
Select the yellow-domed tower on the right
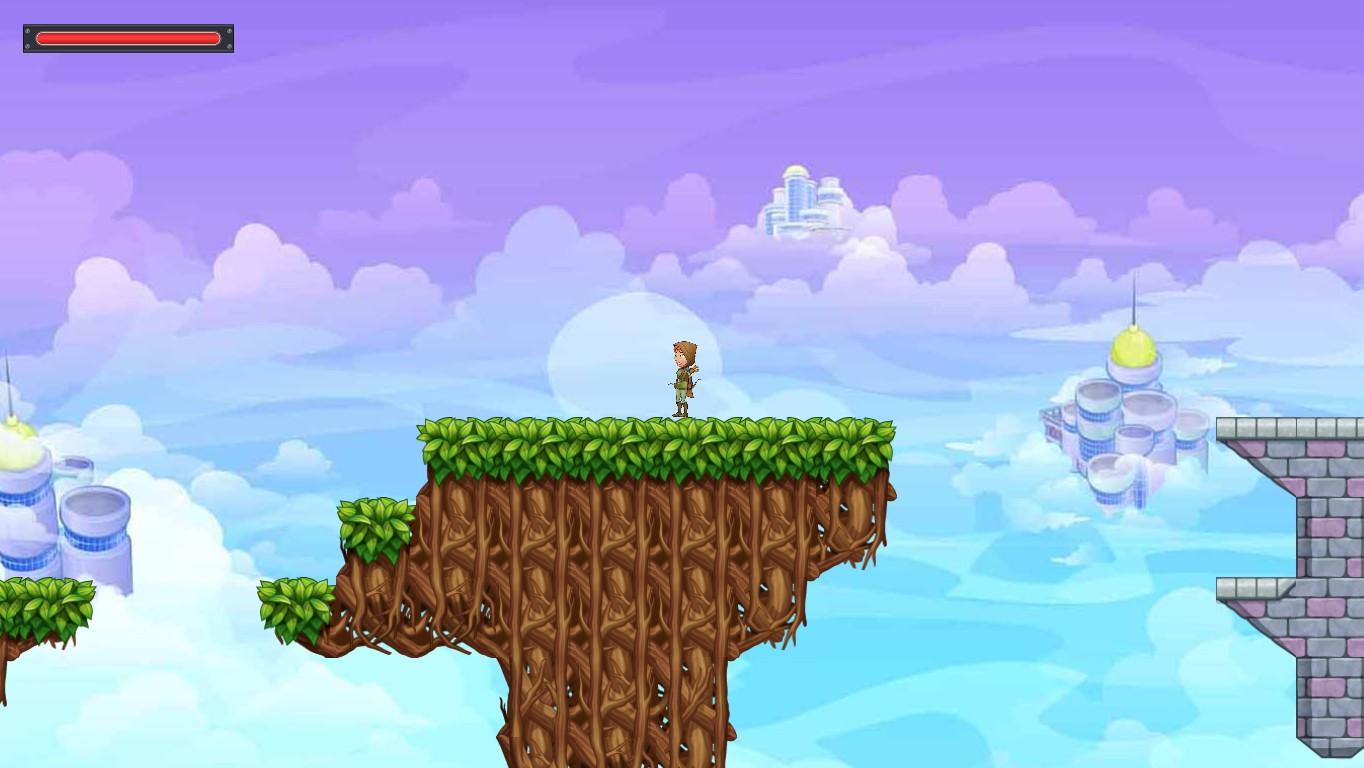click(x=1135, y=355)
